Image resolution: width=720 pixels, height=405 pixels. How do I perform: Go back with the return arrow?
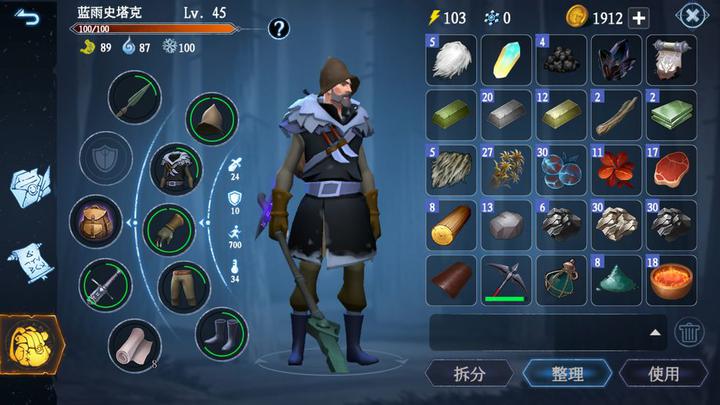(x=26, y=17)
